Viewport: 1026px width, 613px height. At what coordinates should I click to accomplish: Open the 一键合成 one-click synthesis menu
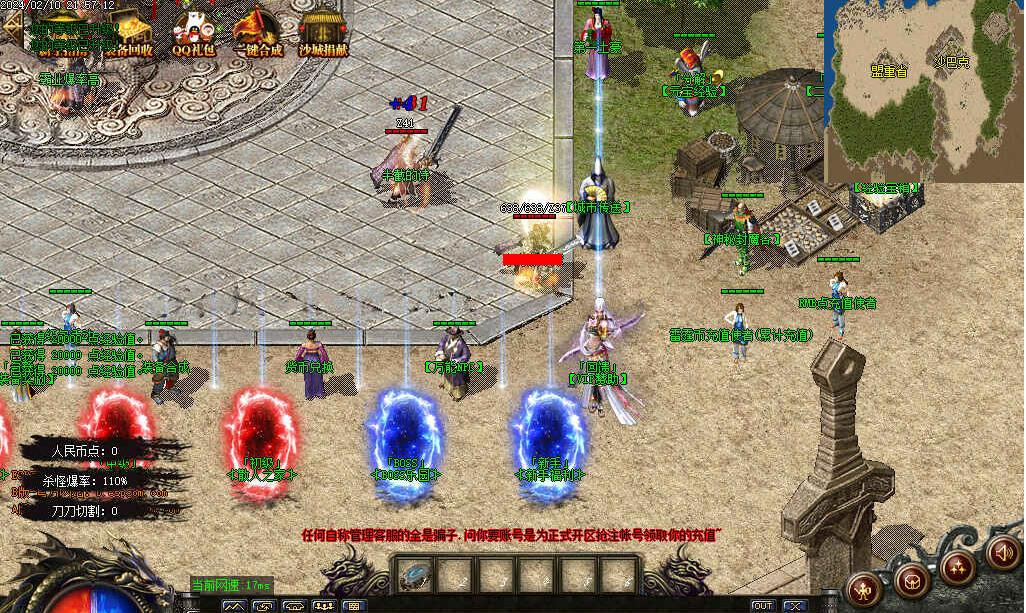257,30
